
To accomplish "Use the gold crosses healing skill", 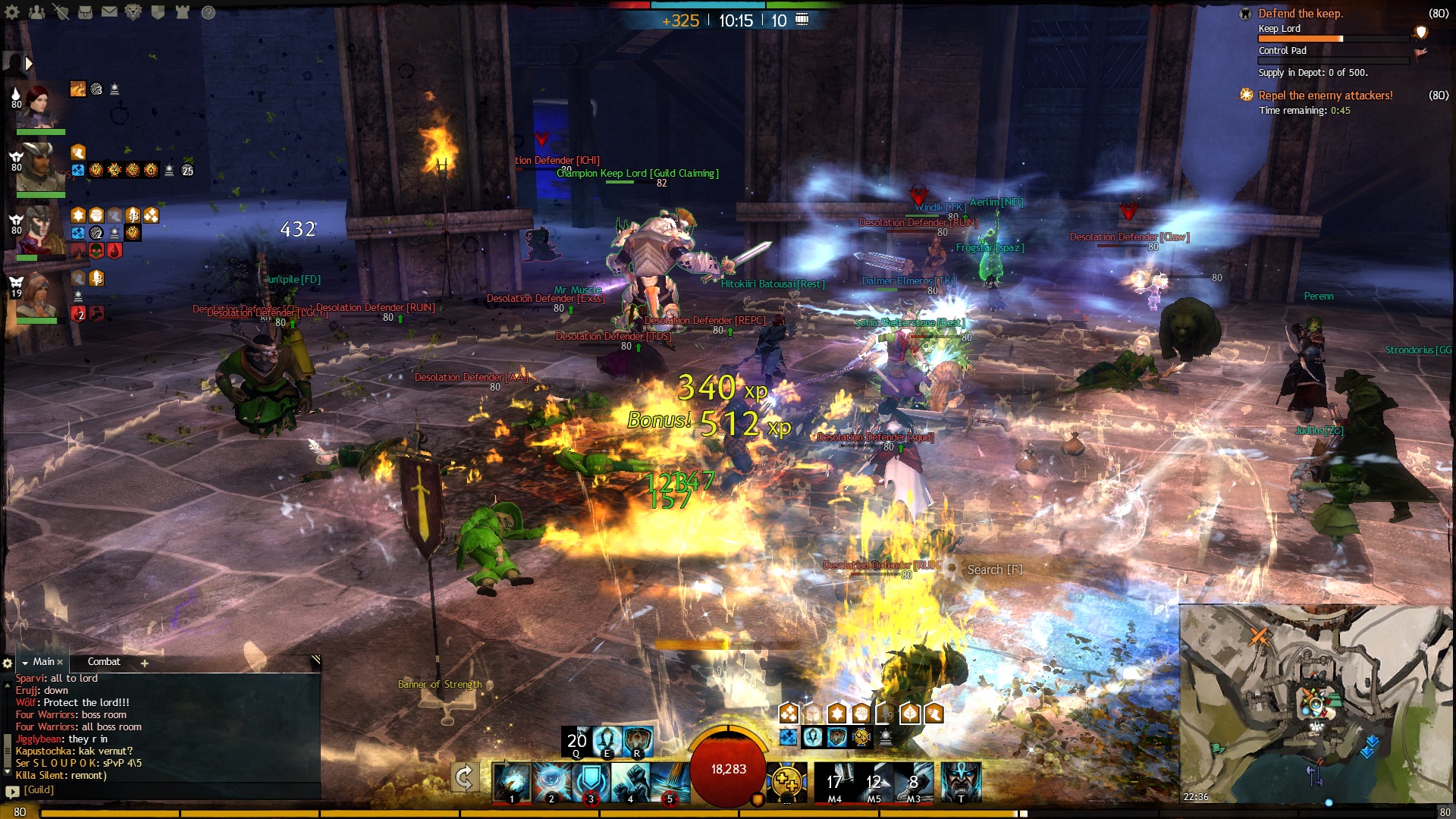I will [x=786, y=781].
